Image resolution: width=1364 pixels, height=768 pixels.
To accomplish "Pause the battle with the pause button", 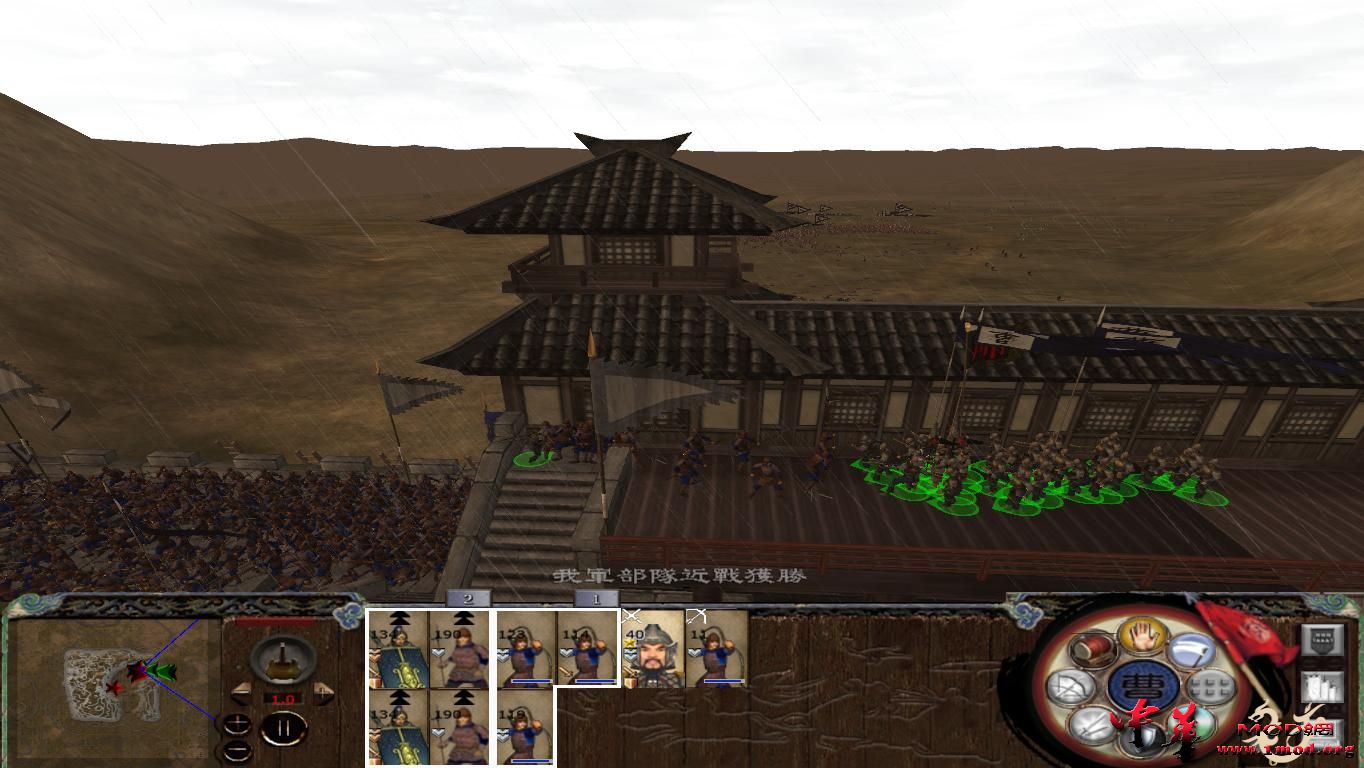I will (285, 727).
